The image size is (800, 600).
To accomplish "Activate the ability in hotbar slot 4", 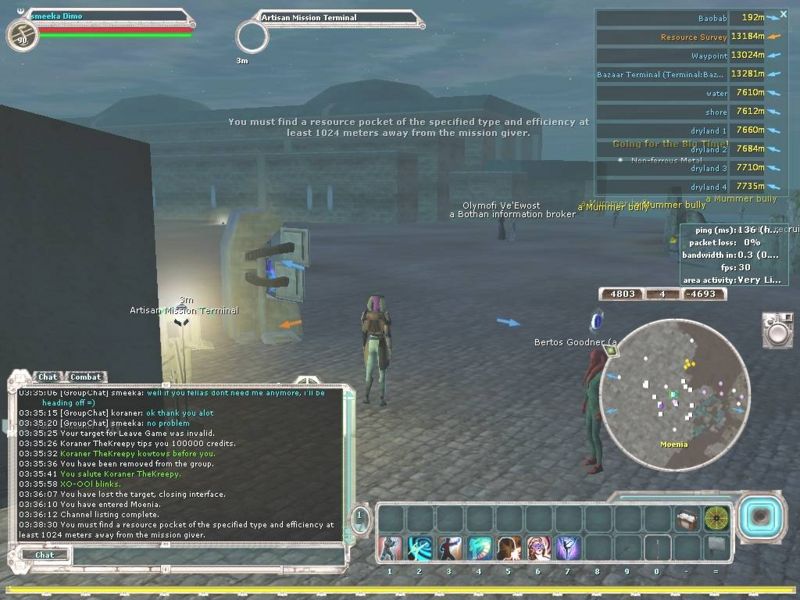I will [479, 548].
